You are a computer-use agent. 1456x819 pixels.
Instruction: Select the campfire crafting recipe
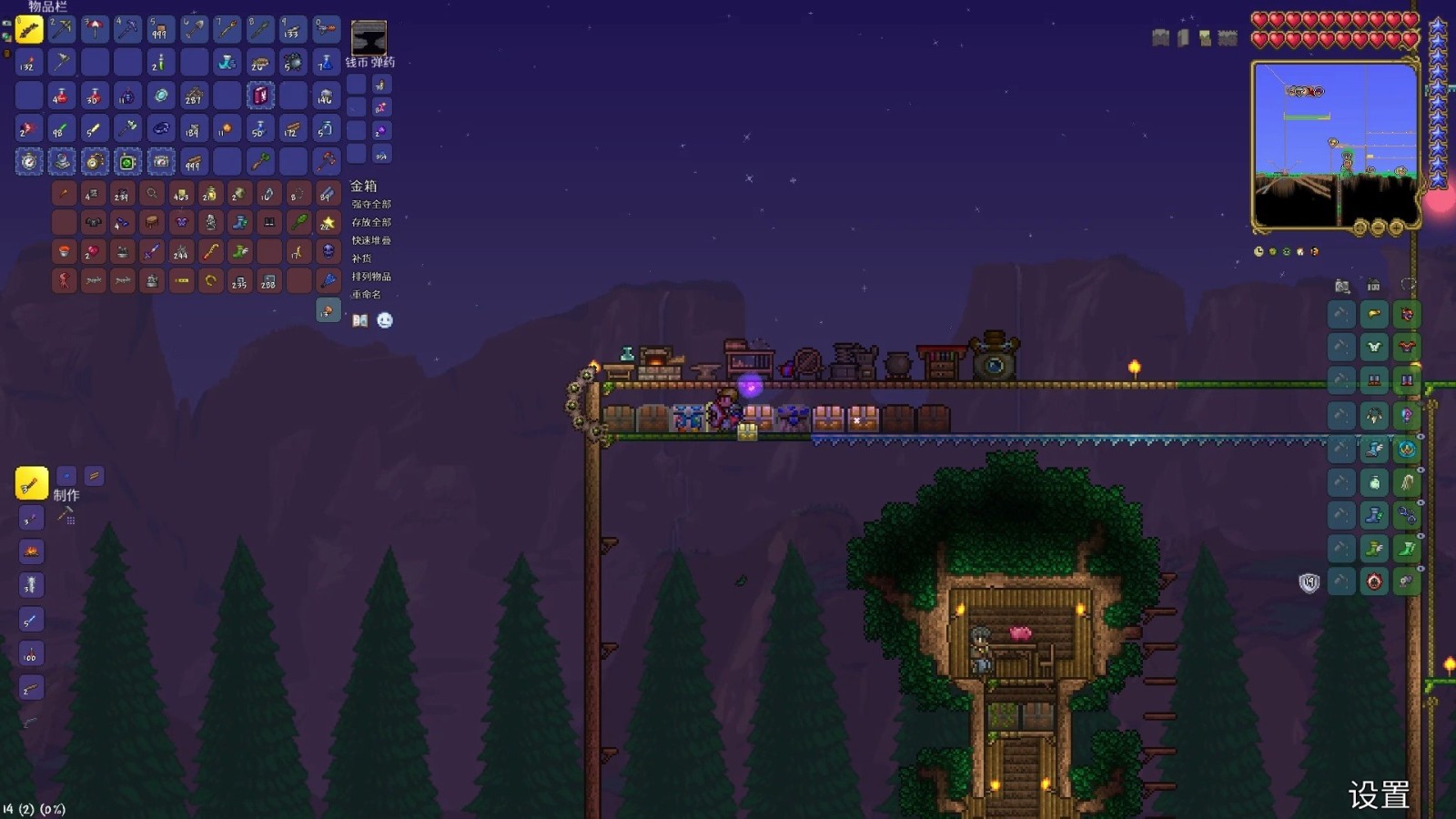pos(31,551)
